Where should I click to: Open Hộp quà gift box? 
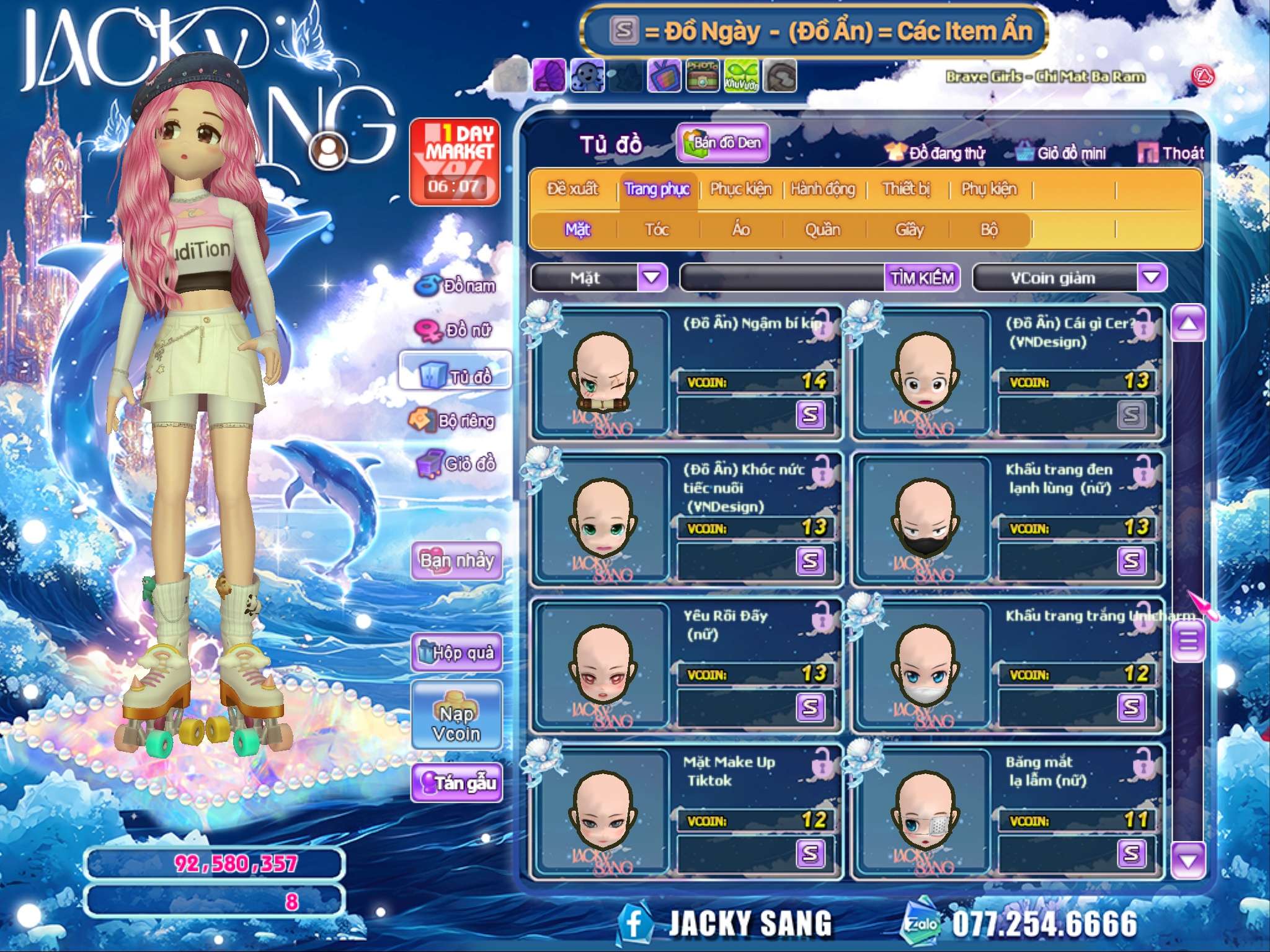coord(457,652)
